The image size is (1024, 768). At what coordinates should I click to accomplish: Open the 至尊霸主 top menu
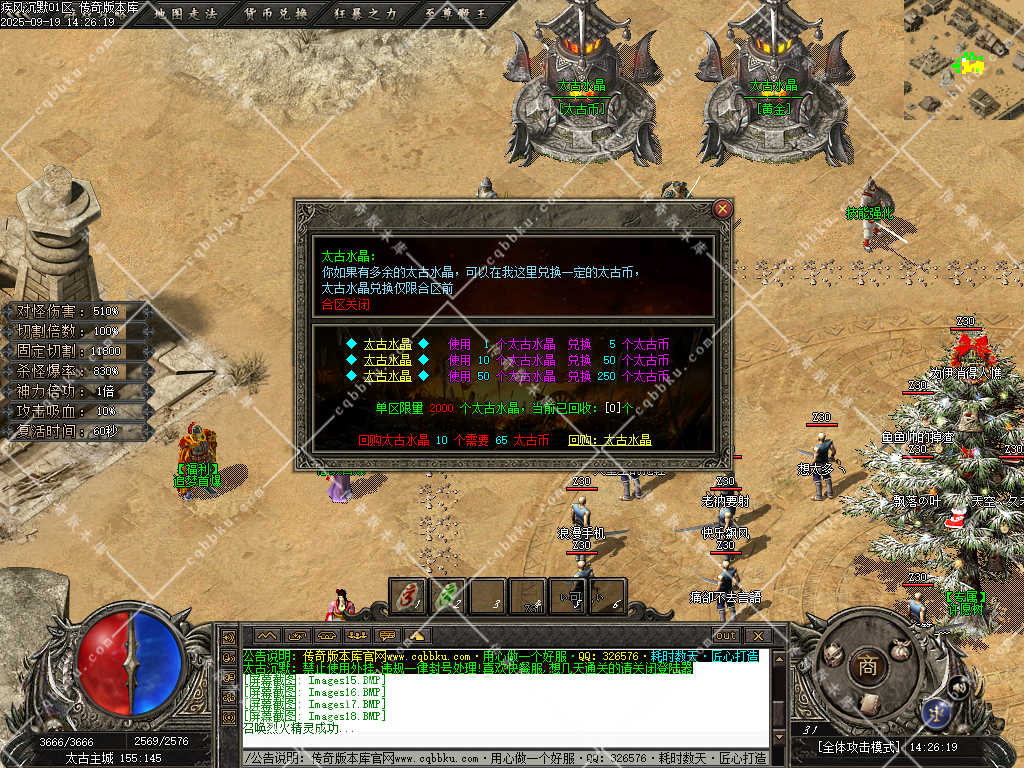tap(455, 14)
